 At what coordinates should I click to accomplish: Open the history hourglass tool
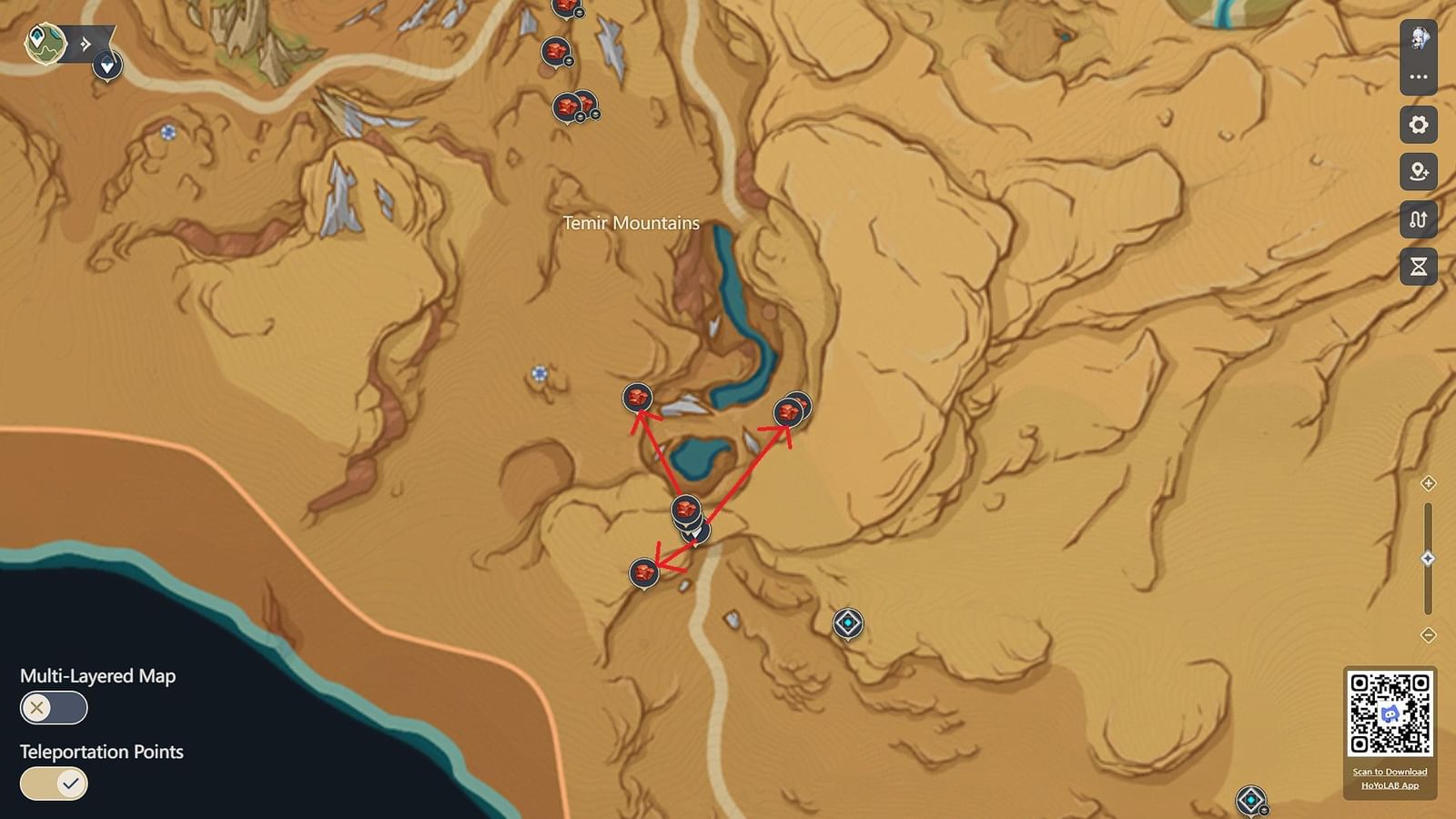1417,267
